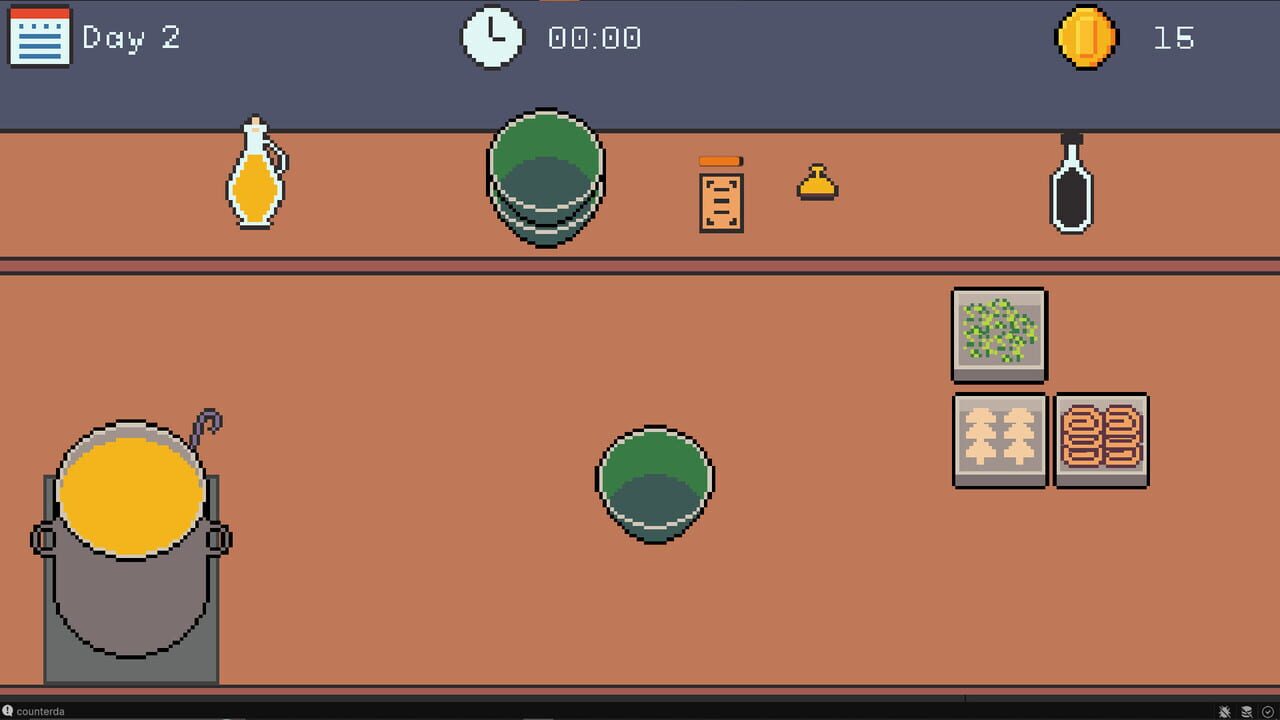Select the green bowl on the counter
Image resolution: width=1280 pixels, height=720 pixels.
tap(655, 482)
